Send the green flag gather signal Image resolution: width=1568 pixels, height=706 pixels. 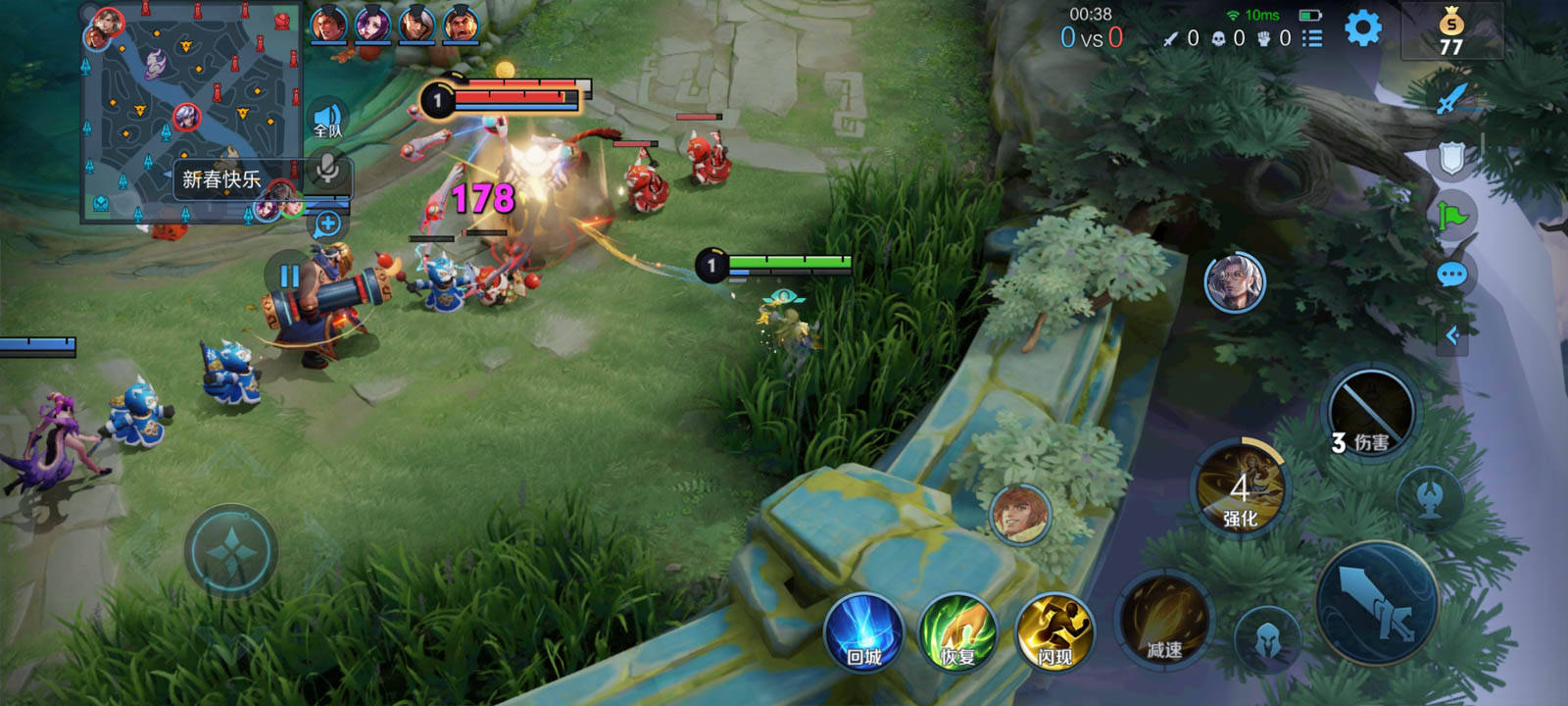click(x=1451, y=216)
